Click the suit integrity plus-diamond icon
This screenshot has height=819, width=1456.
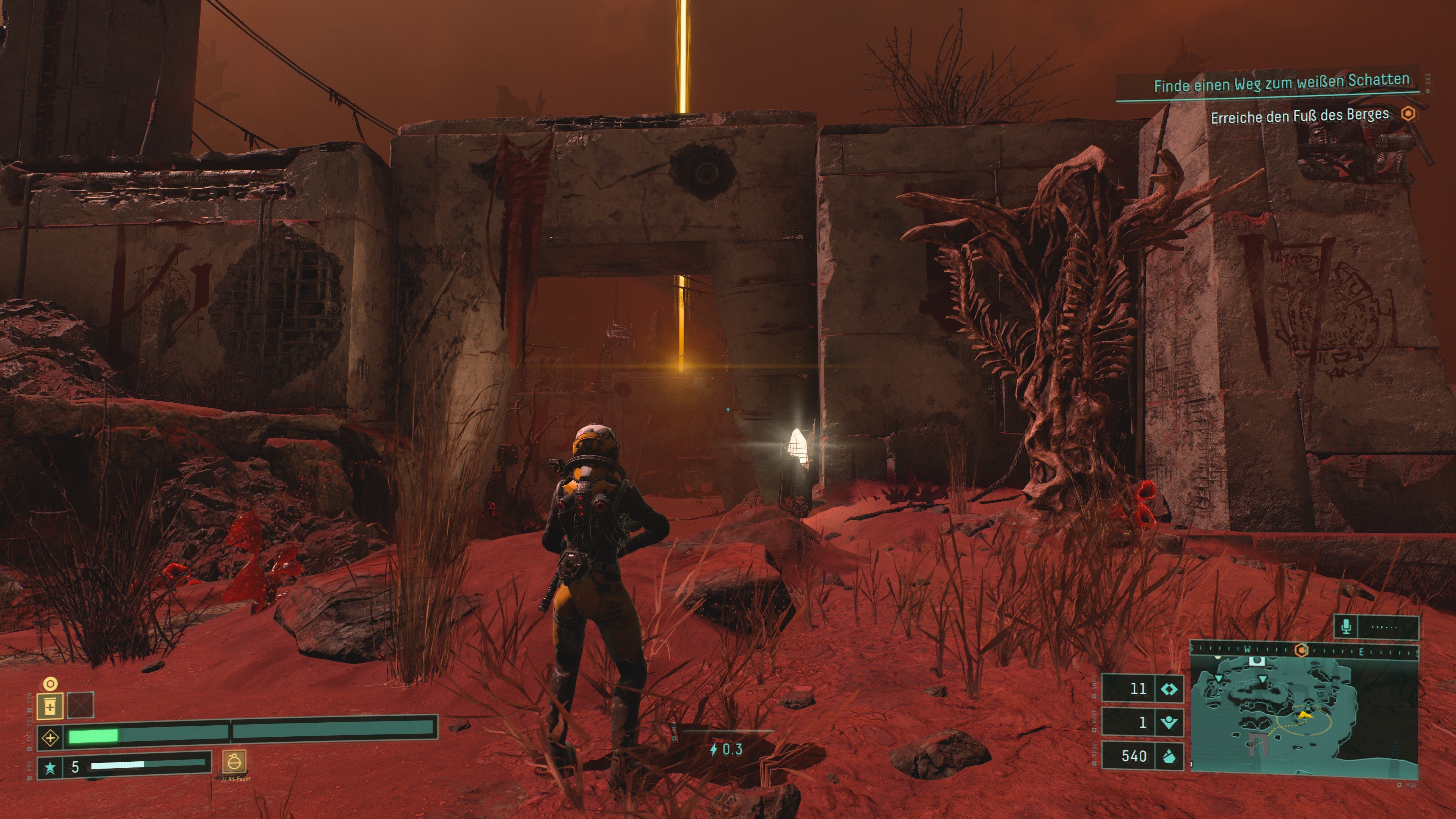coord(50,737)
